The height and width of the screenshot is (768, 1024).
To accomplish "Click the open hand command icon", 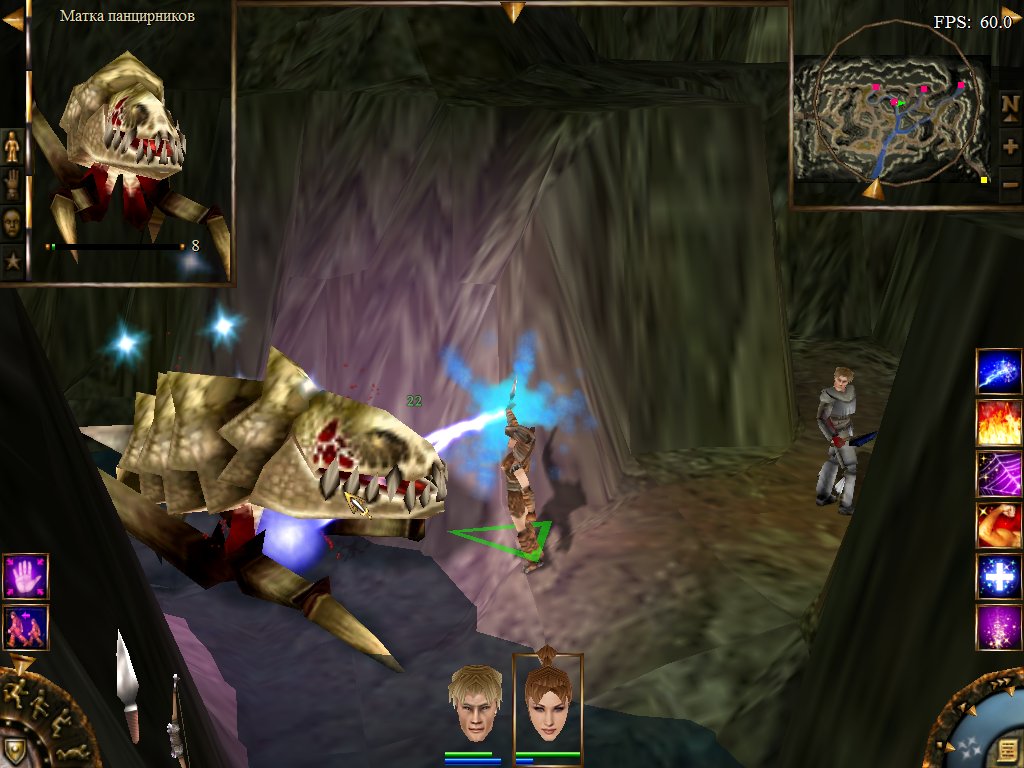I will pyautogui.click(x=25, y=577).
